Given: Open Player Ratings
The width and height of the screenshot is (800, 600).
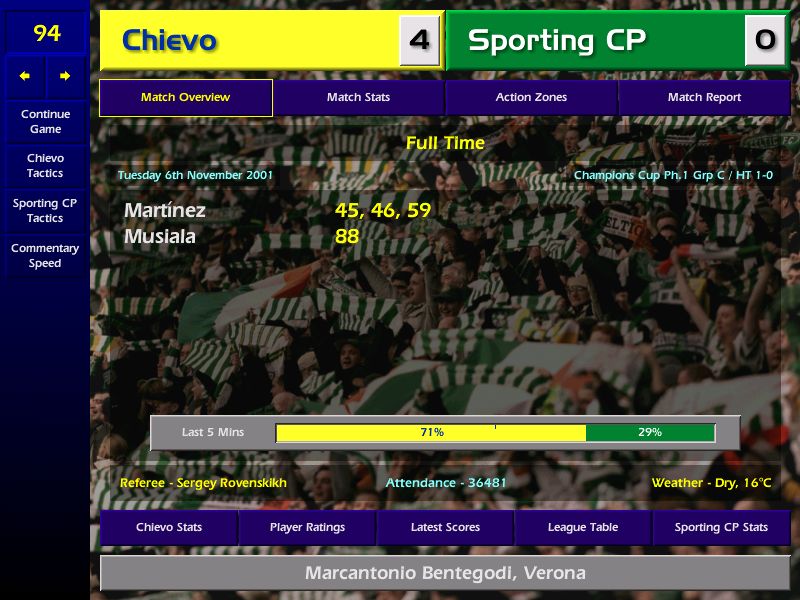Looking at the screenshot, I should (x=307, y=528).
